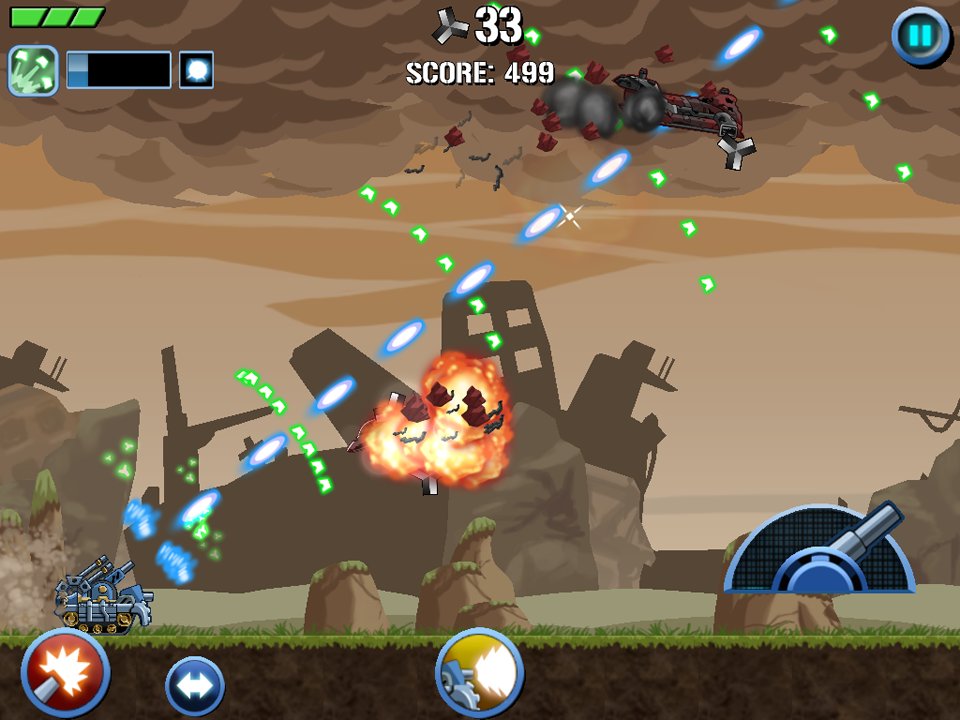Viewport: 960px width, 720px height.
Task: Select the green spread-shot weapon icon
Action: [33, 70]
